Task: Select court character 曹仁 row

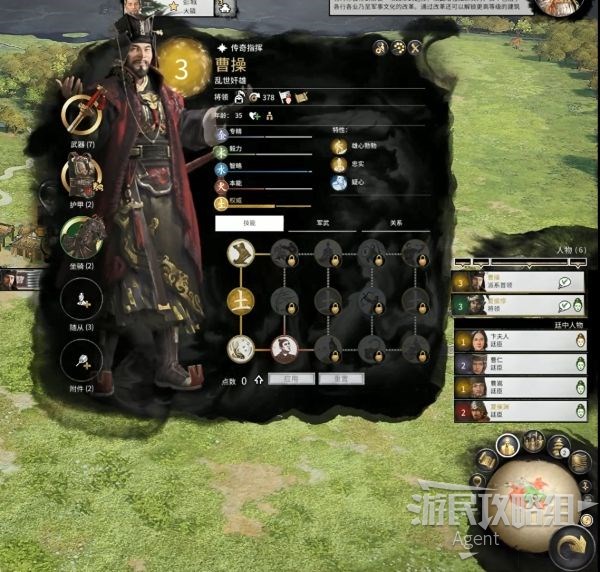Action: click(x=520, y=364)
